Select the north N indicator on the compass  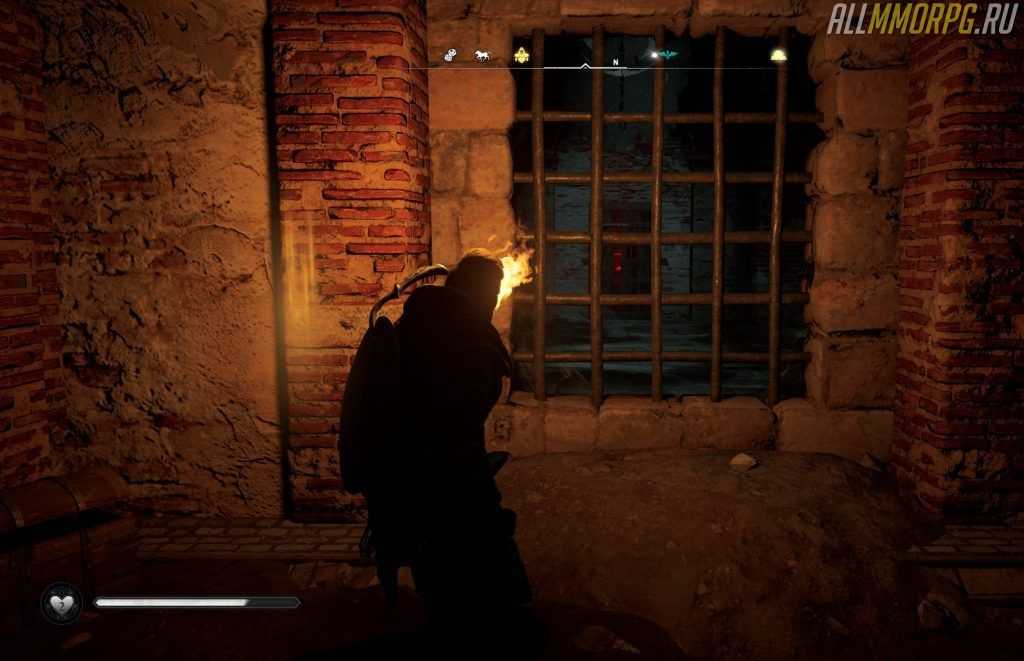pos(616,61)
